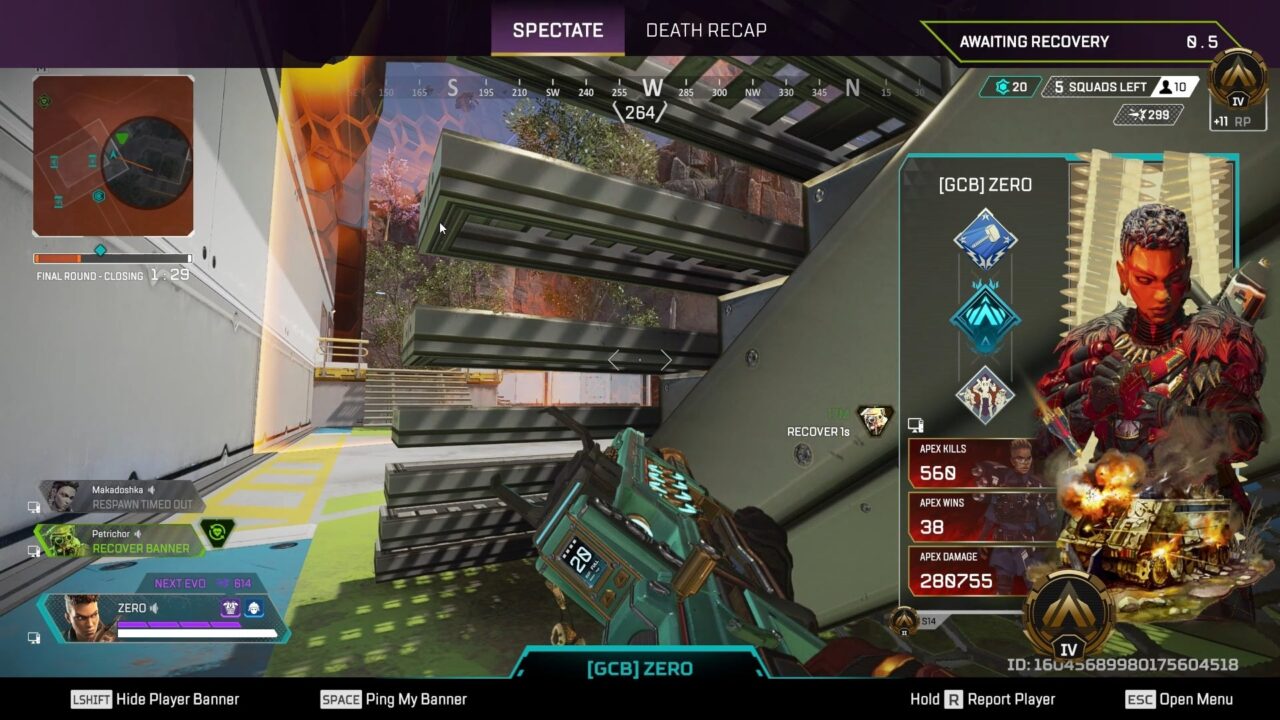Click the gold rank IV emblem on banner
Viewport: 1280px width, 720px height.
tap(1069, 617)
